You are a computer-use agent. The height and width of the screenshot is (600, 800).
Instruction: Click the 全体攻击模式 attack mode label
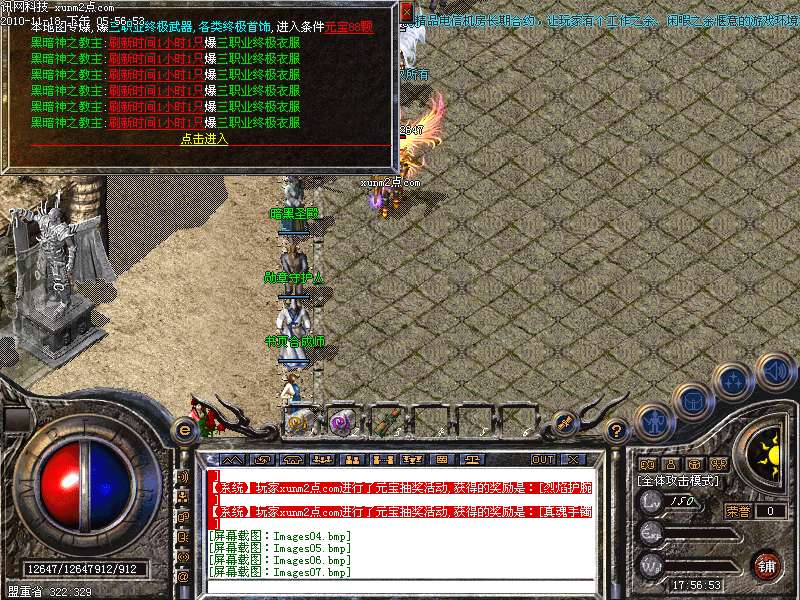(678, 481)
